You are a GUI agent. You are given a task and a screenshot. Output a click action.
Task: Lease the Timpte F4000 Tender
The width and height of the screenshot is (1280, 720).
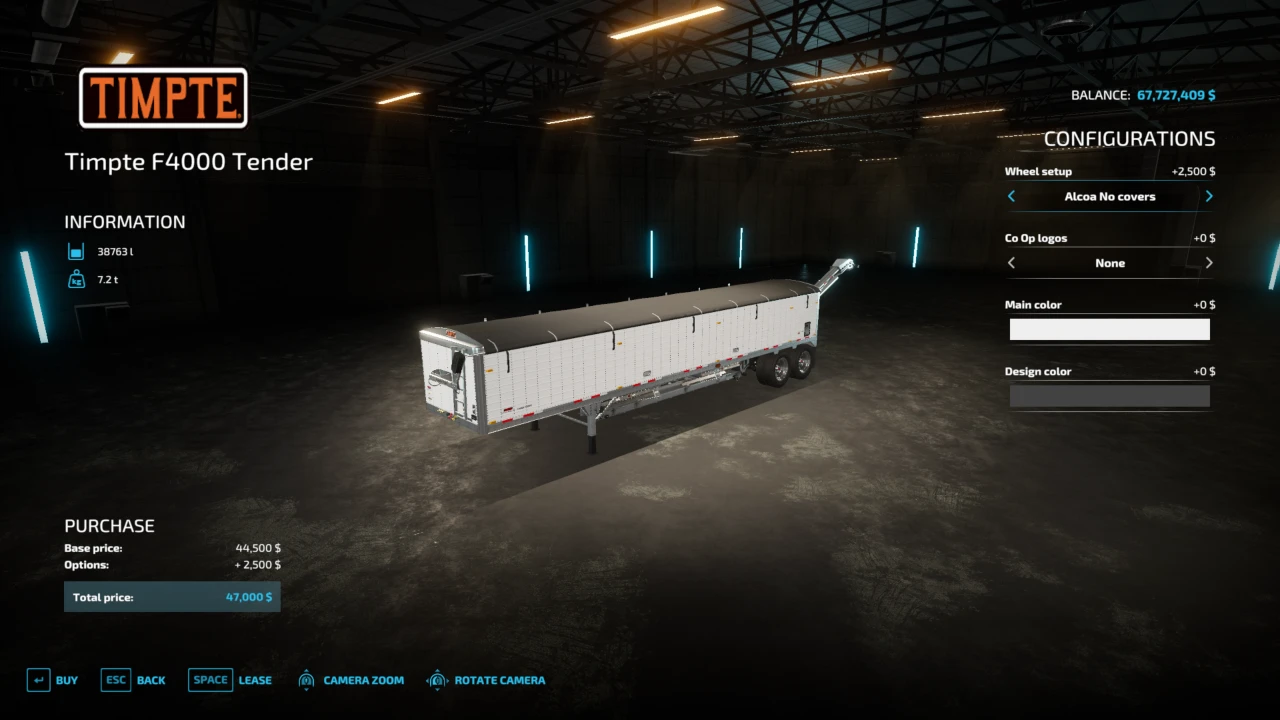tap(255, 679)
